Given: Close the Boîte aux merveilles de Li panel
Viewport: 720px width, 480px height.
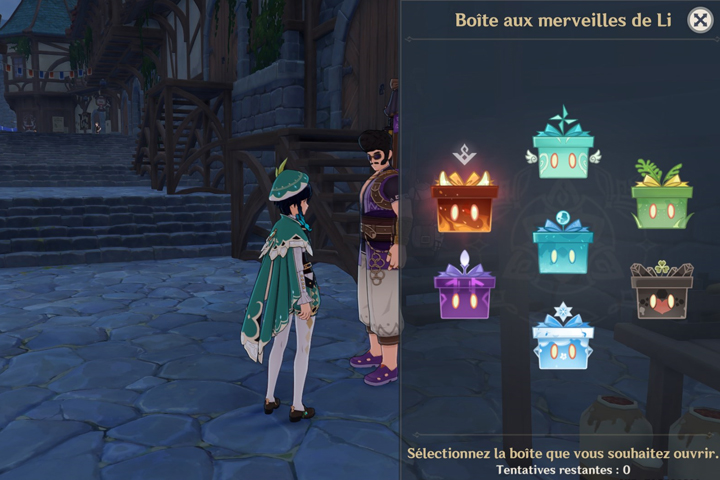Looking at the screenshot, I should 700,20.
